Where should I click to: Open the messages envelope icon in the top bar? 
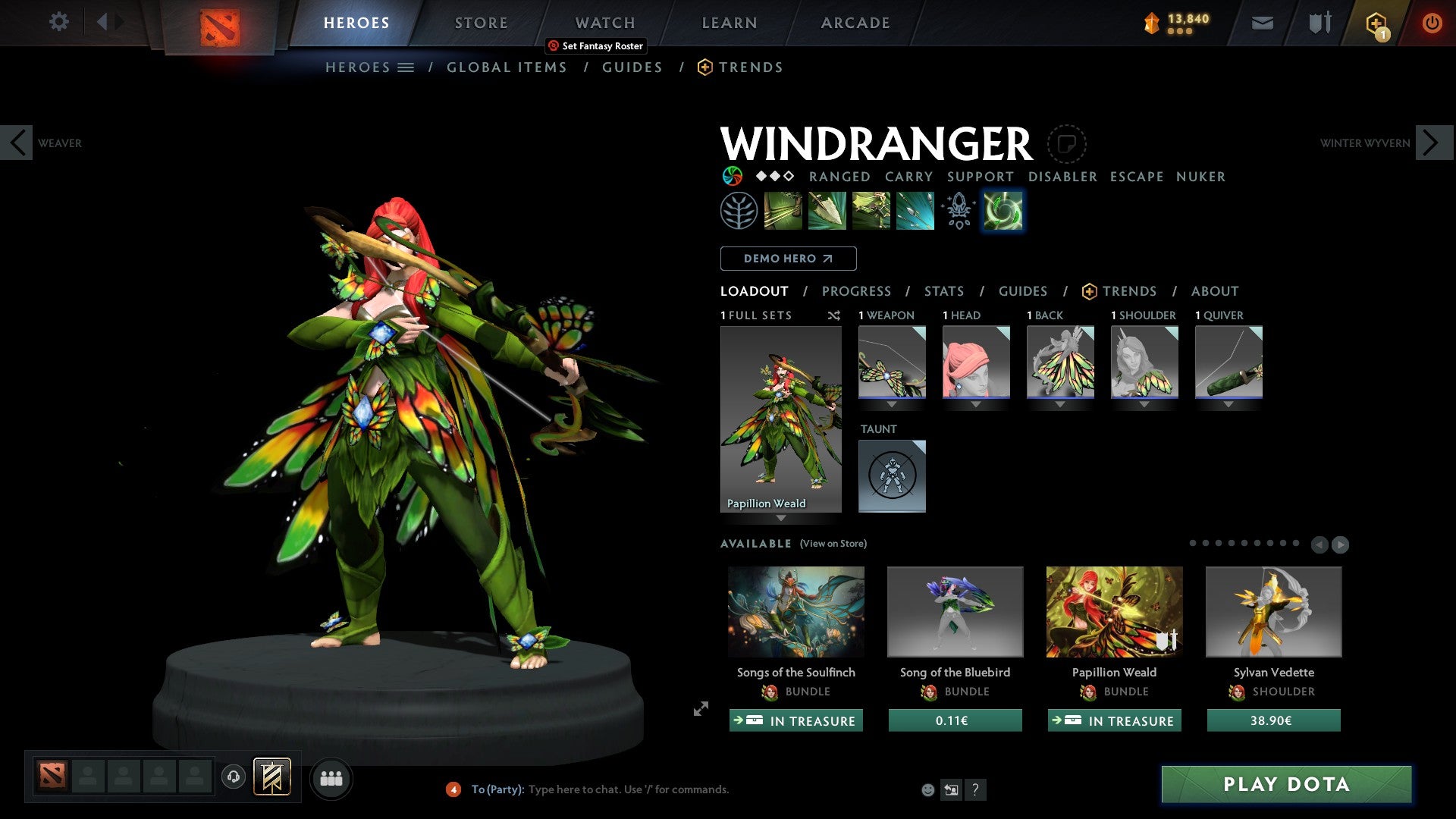(1263, 23)
